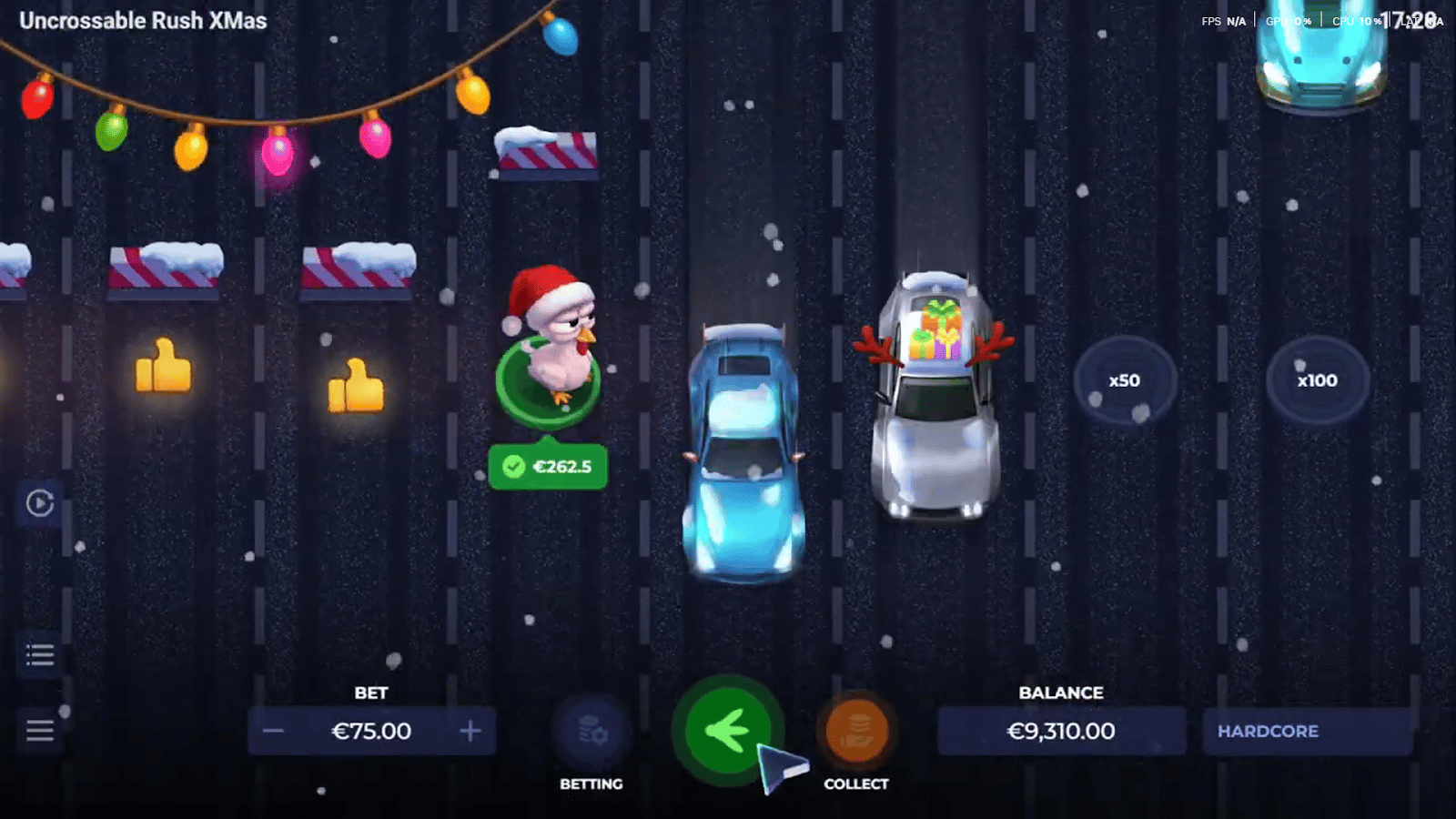
Task: Select the €75.00 bet amount field
Action: pos(371,731)
